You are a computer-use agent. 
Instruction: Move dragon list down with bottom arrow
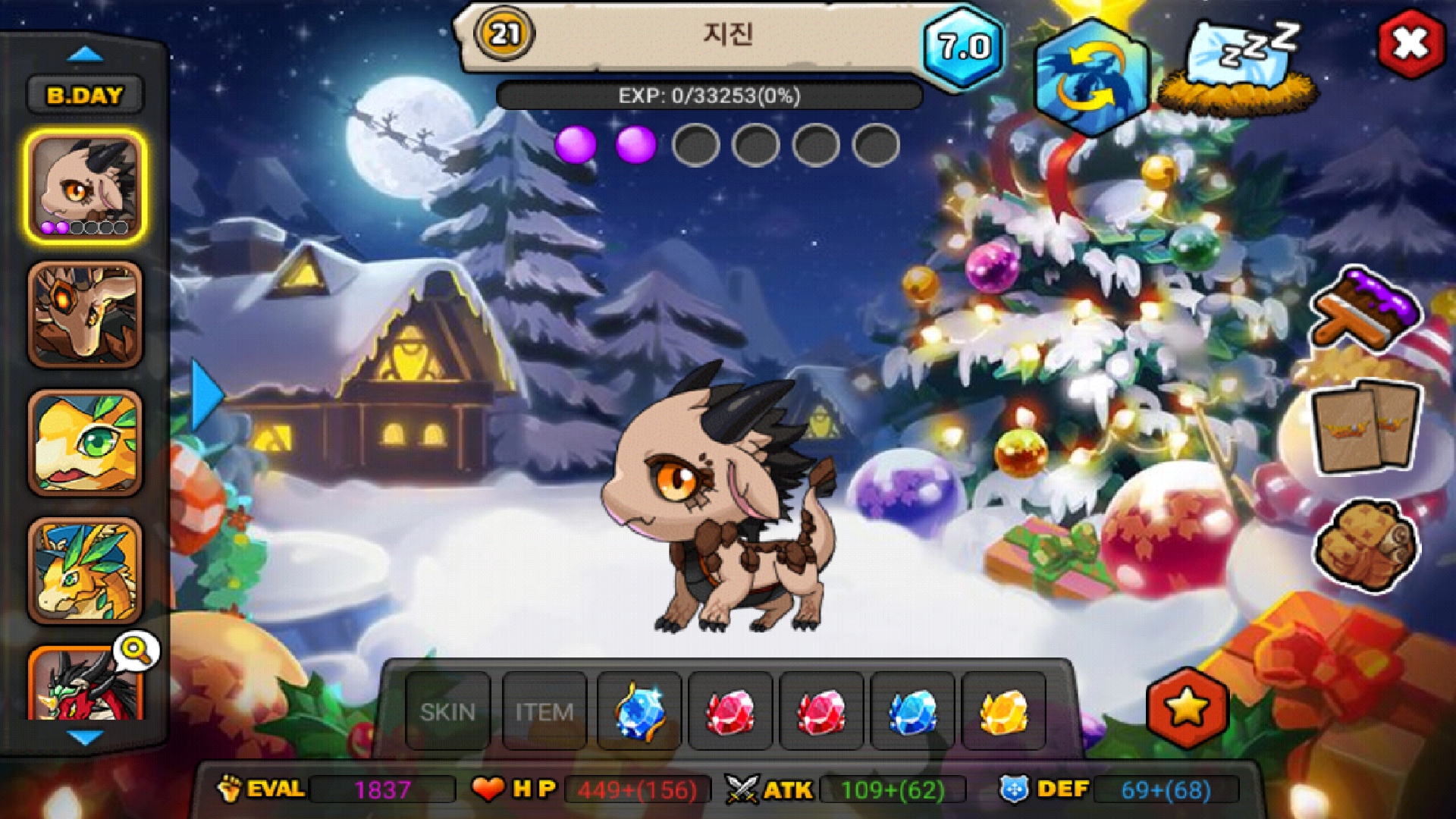[x=85, y=736]
